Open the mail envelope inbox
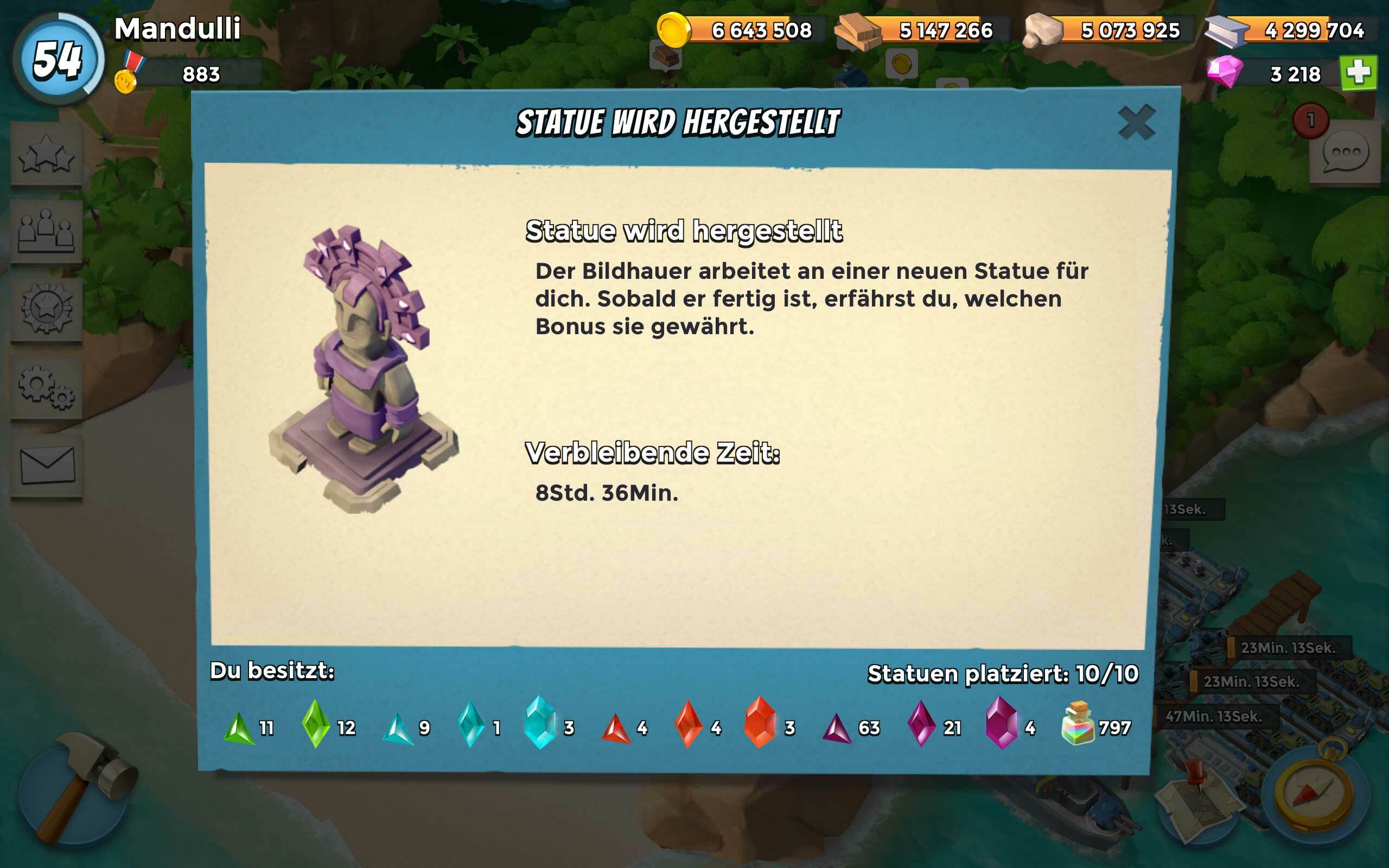 pyautogui.click(x=47, y=465)
